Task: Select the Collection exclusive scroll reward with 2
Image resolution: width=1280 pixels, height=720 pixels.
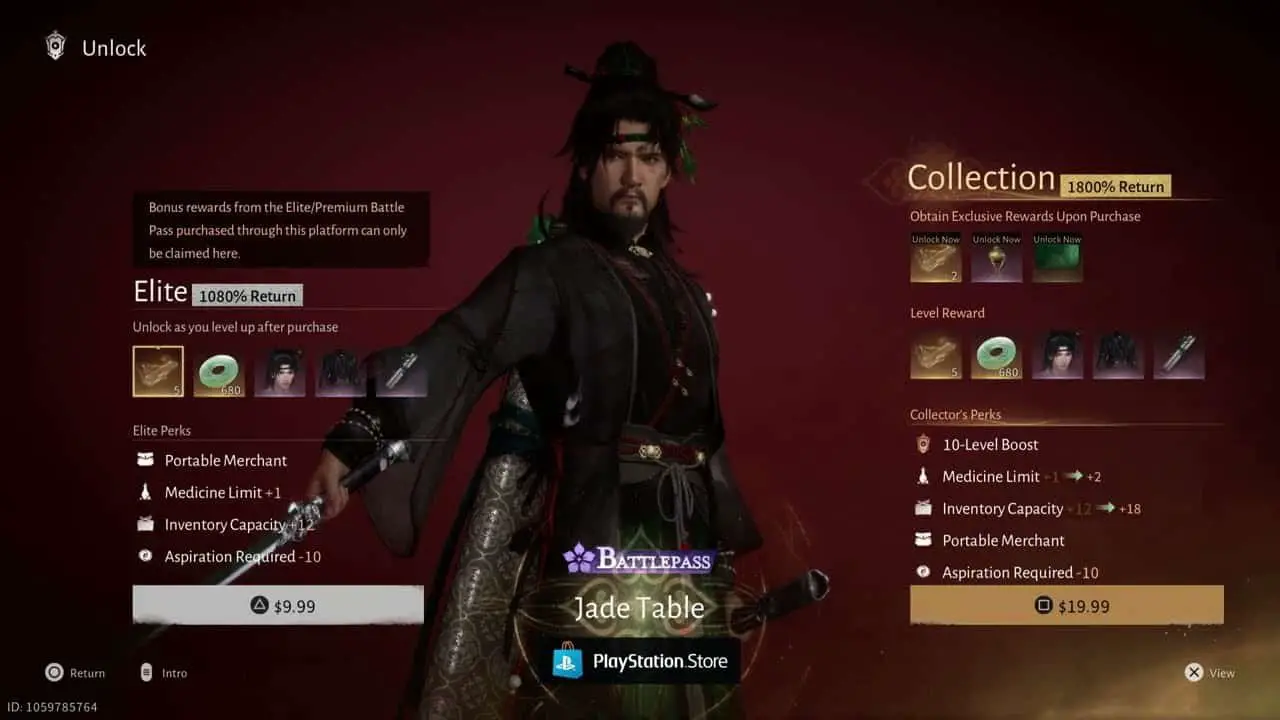Action: tap(936, 258)
